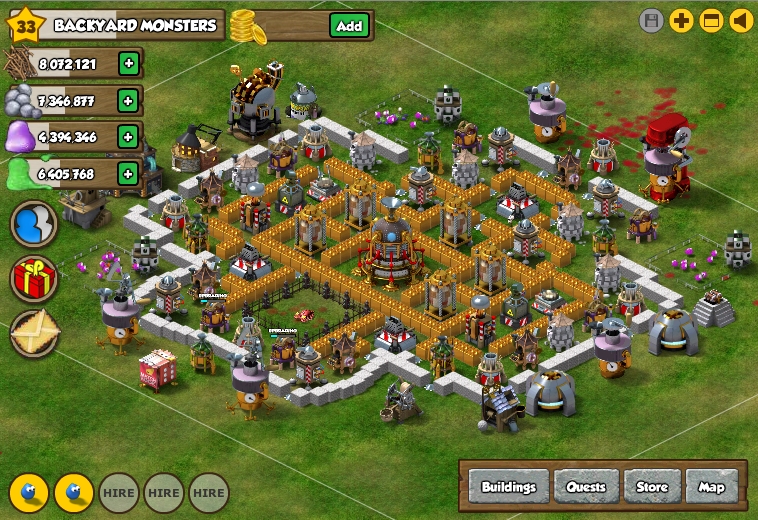Screen dimensions: 758x520
Task: Open the Quests panel
Action: point(586,487)
